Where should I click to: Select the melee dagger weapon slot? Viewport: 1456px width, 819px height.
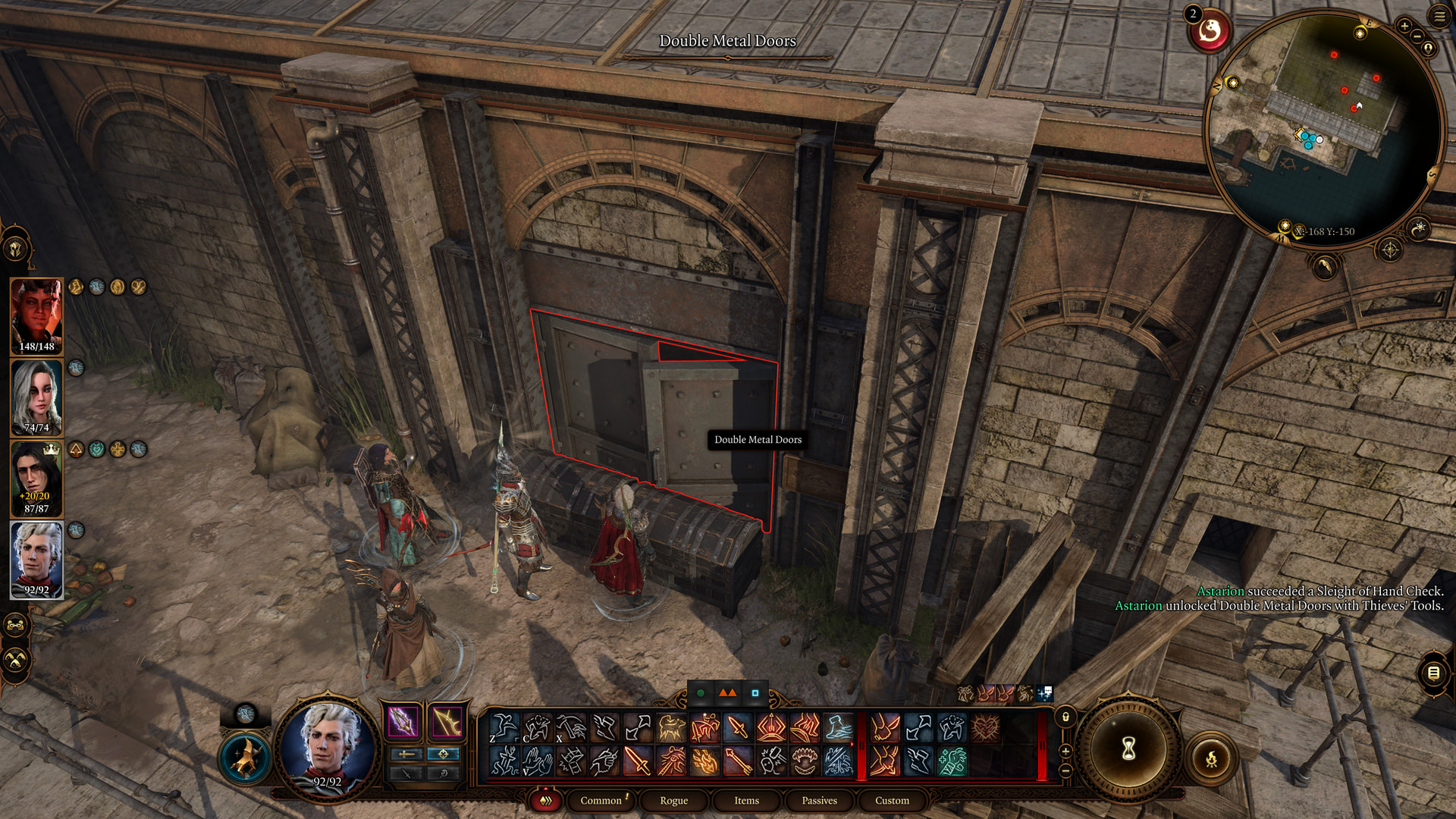coord(403,721)
